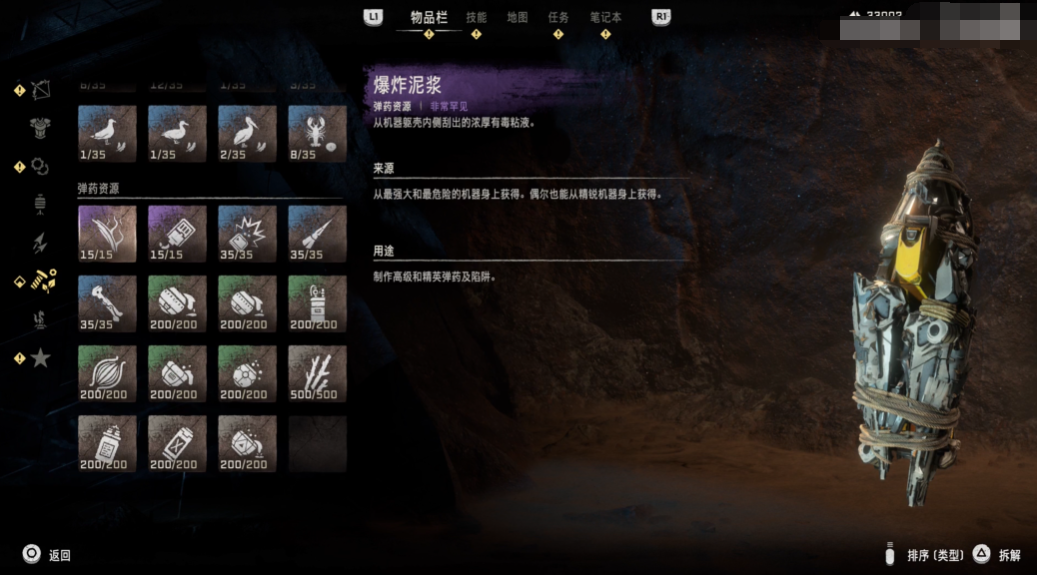
Task: Select the 物品栏 inventory tab
Action: coord(429,17)
